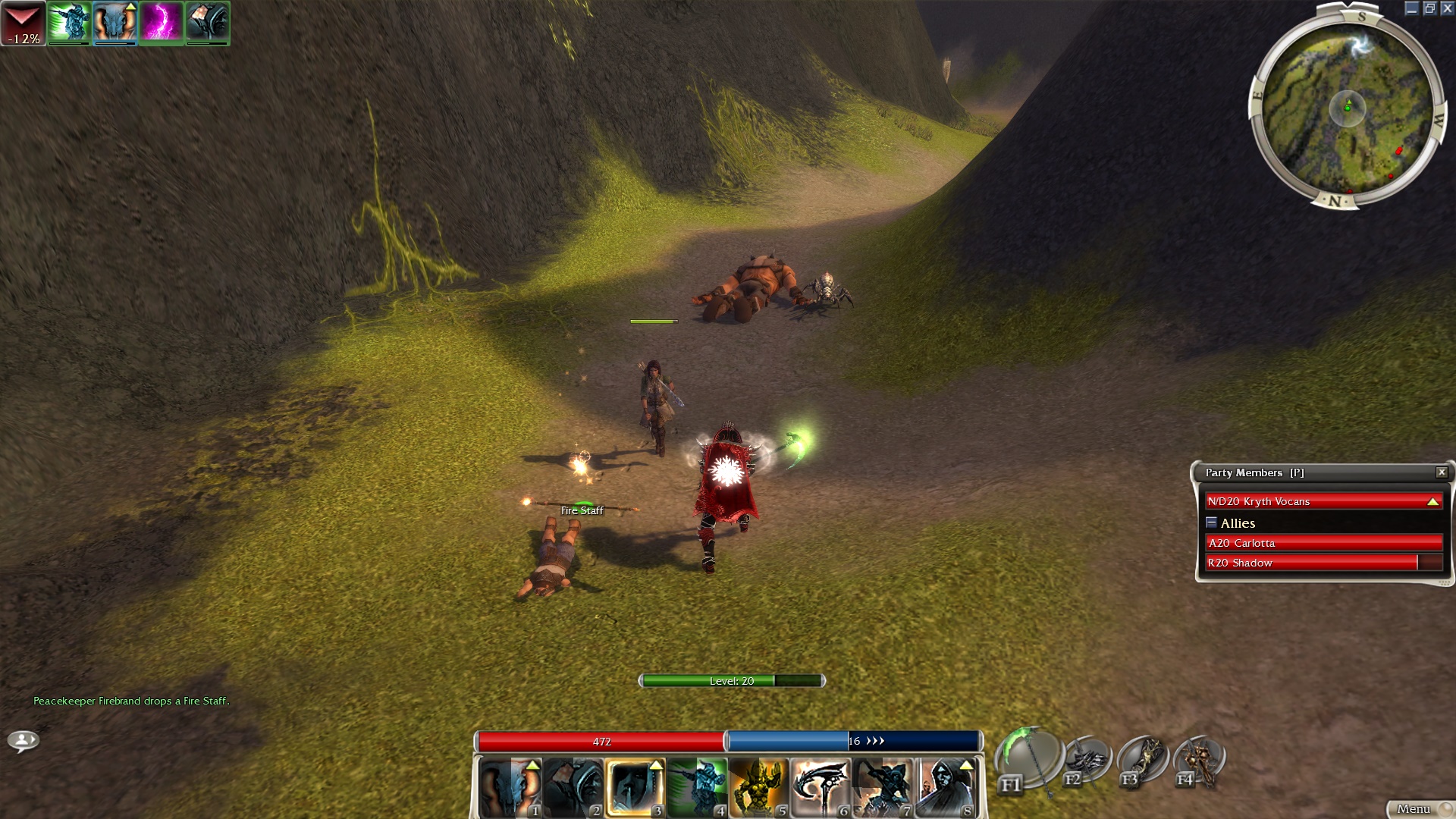Collapse the Allies section

coord(1211,522)
